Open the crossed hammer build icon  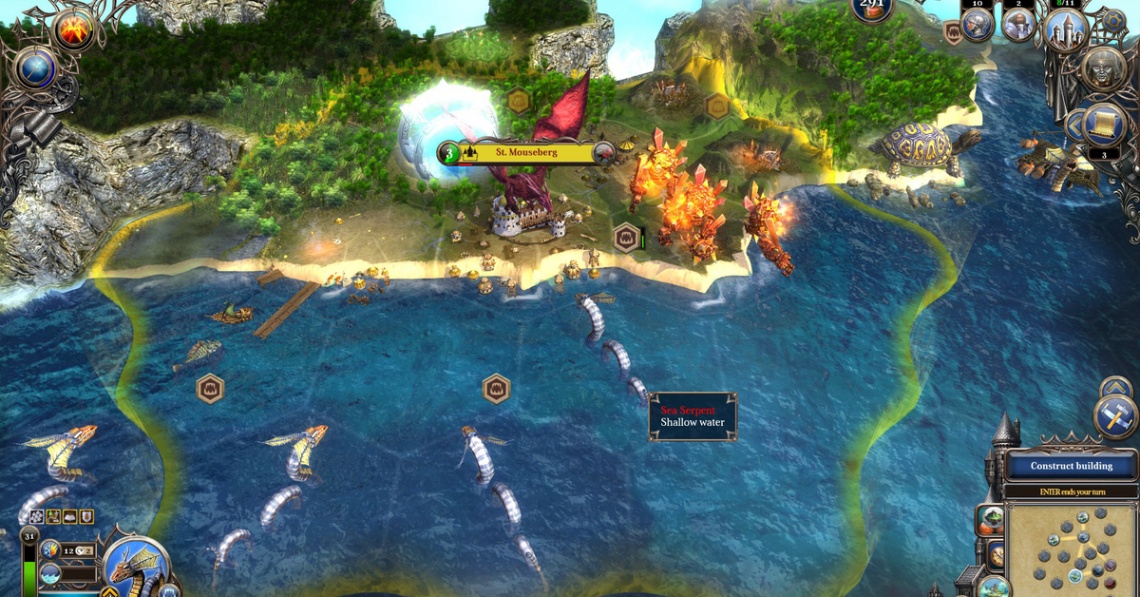coord(1115,416)
